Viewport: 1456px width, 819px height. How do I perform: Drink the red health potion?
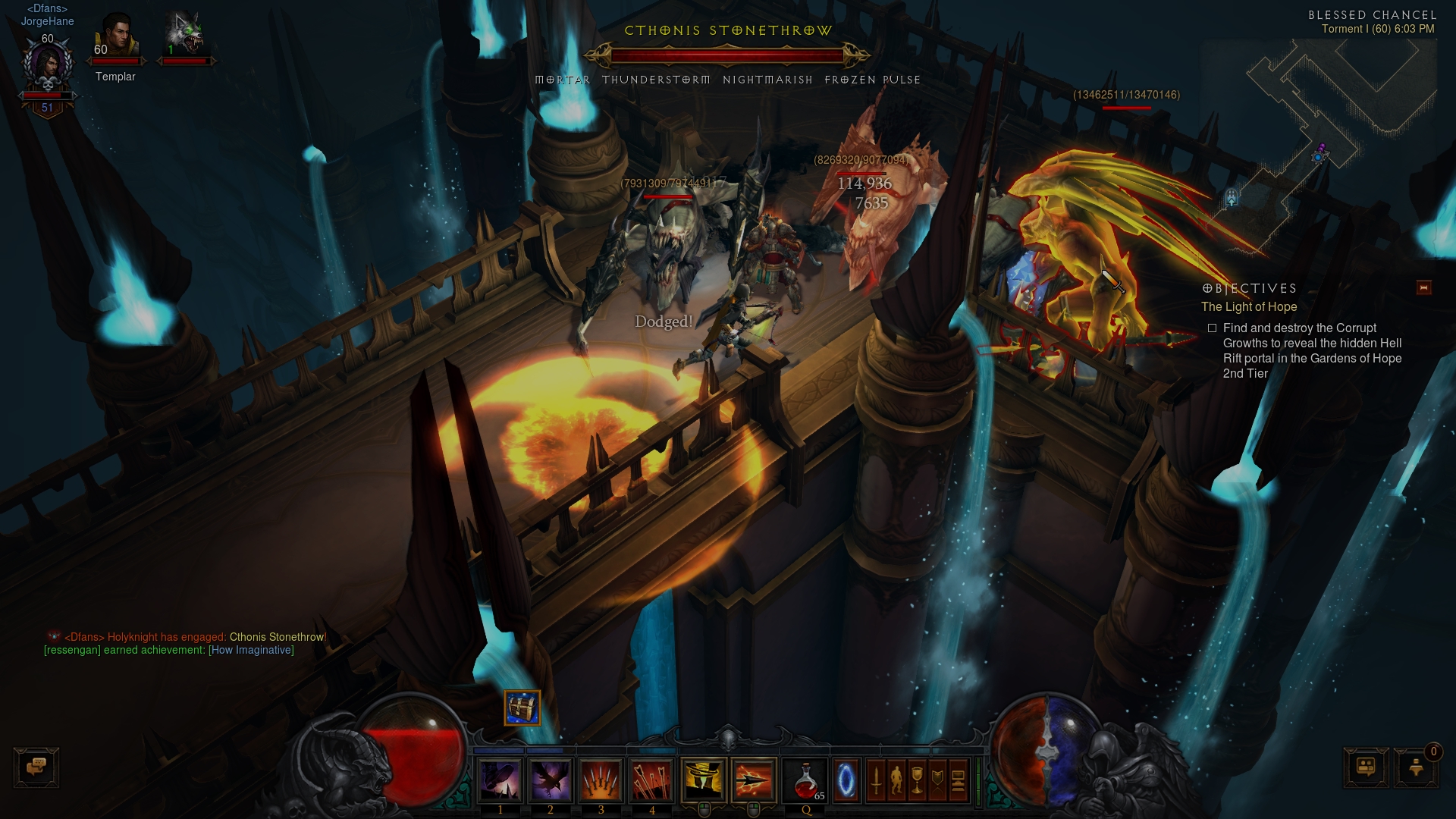pos(805,780)
